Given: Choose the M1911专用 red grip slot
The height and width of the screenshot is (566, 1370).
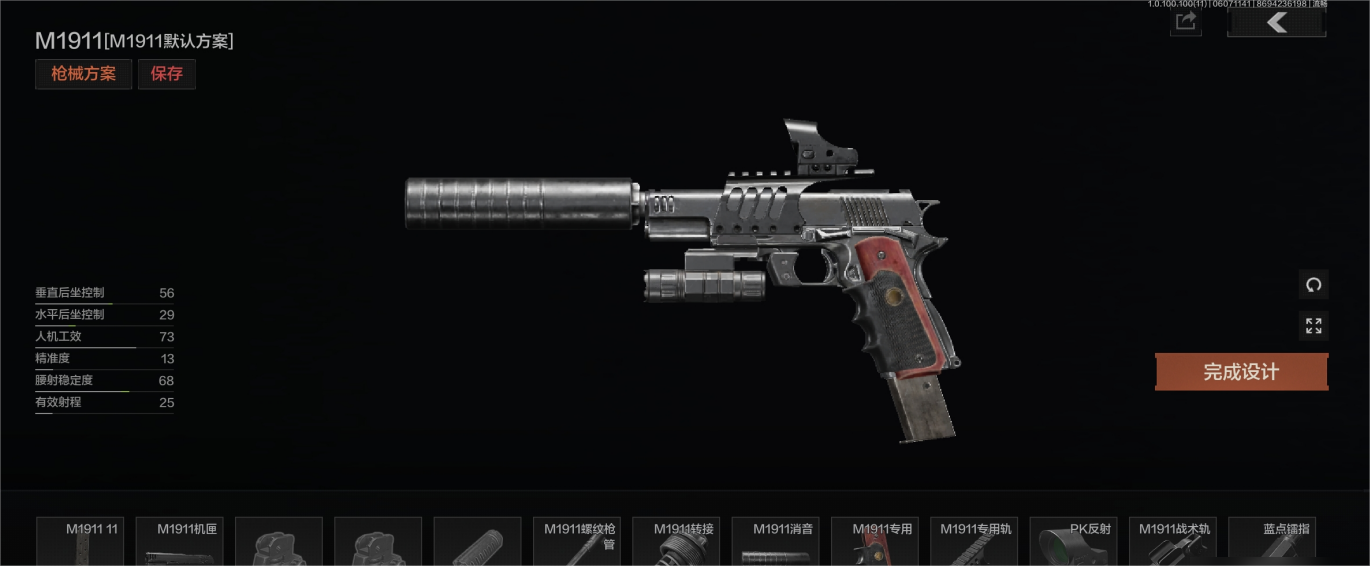Looking at the screenshot, I should (874, 542).
